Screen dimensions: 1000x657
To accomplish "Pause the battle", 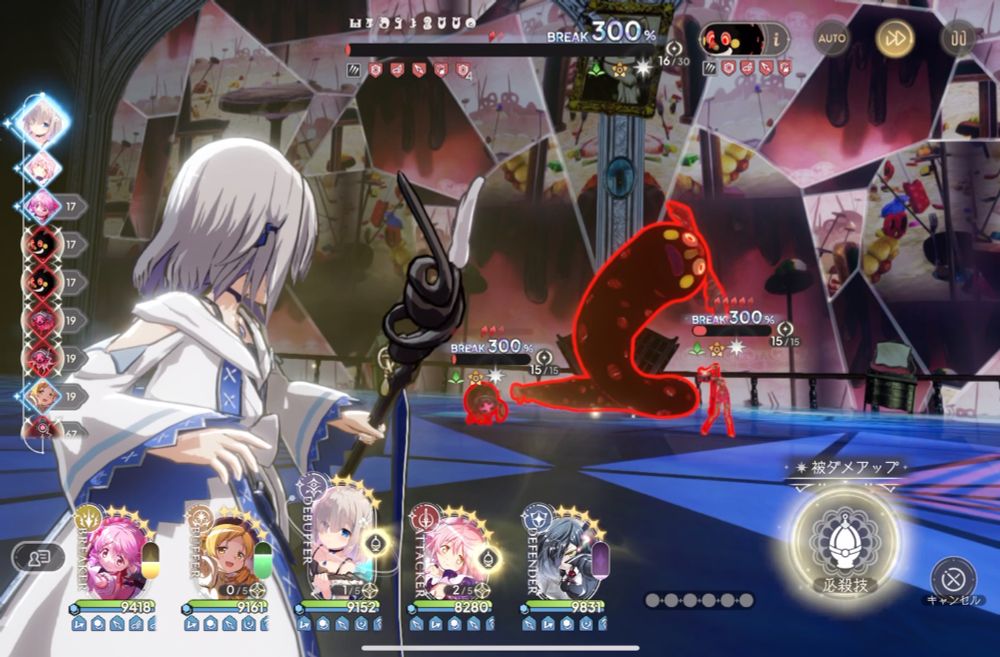I will [x=958, y=39].
